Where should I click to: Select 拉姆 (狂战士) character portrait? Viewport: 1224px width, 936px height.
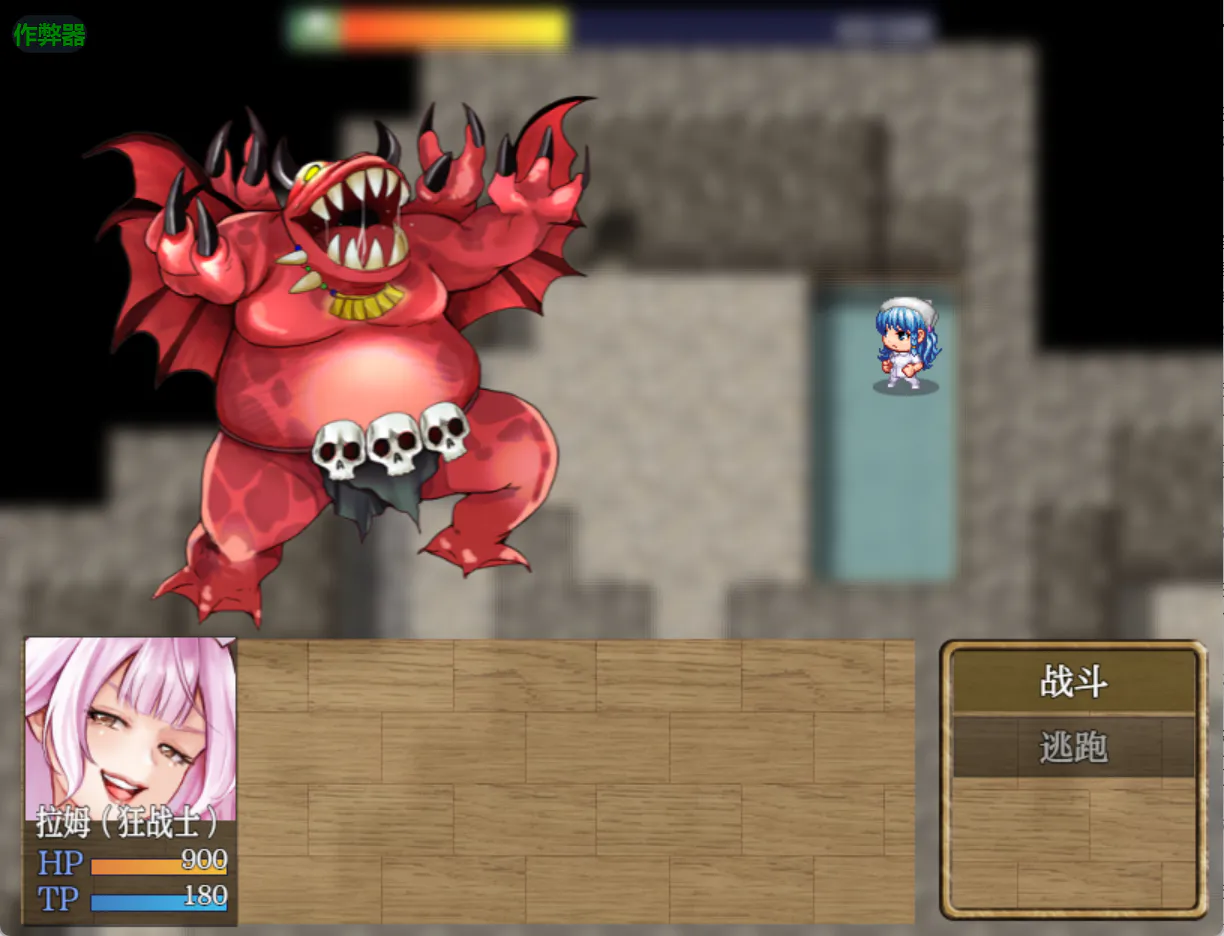tap(130, 728)
